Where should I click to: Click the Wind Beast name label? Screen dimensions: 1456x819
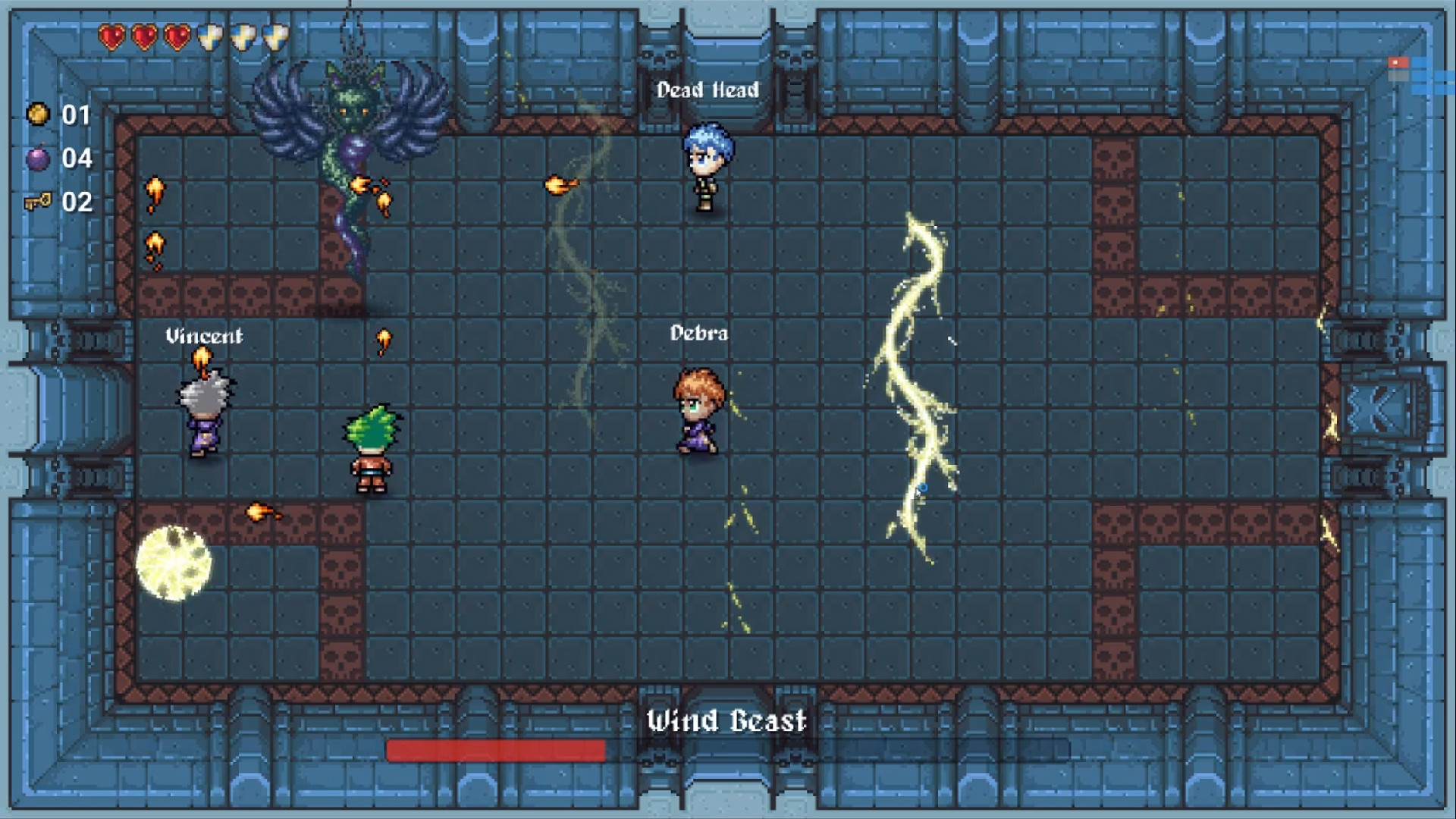pyautogui.click(x=726, y=720)
